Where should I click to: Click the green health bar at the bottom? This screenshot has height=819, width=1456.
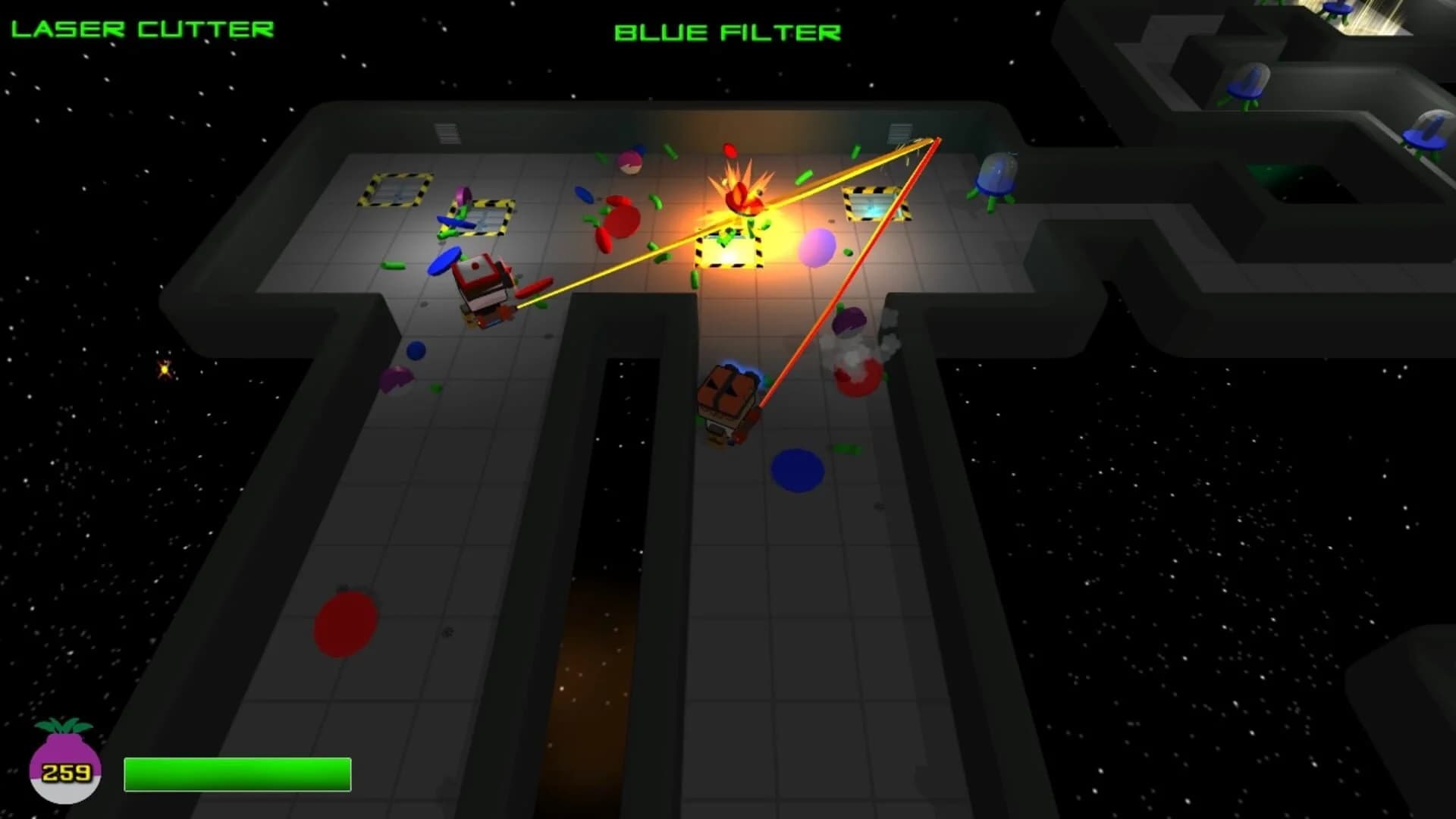coord(237,773)
